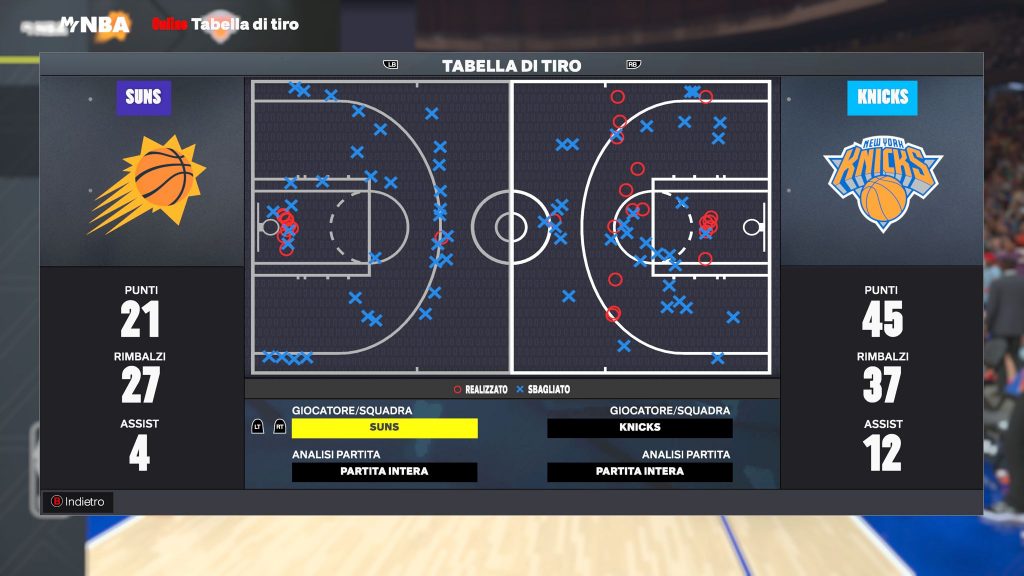Viewport: 1024px width, 576px height.
Task: Select the yellow SUNS player/team selector
Action: click(x=384, y=428)
